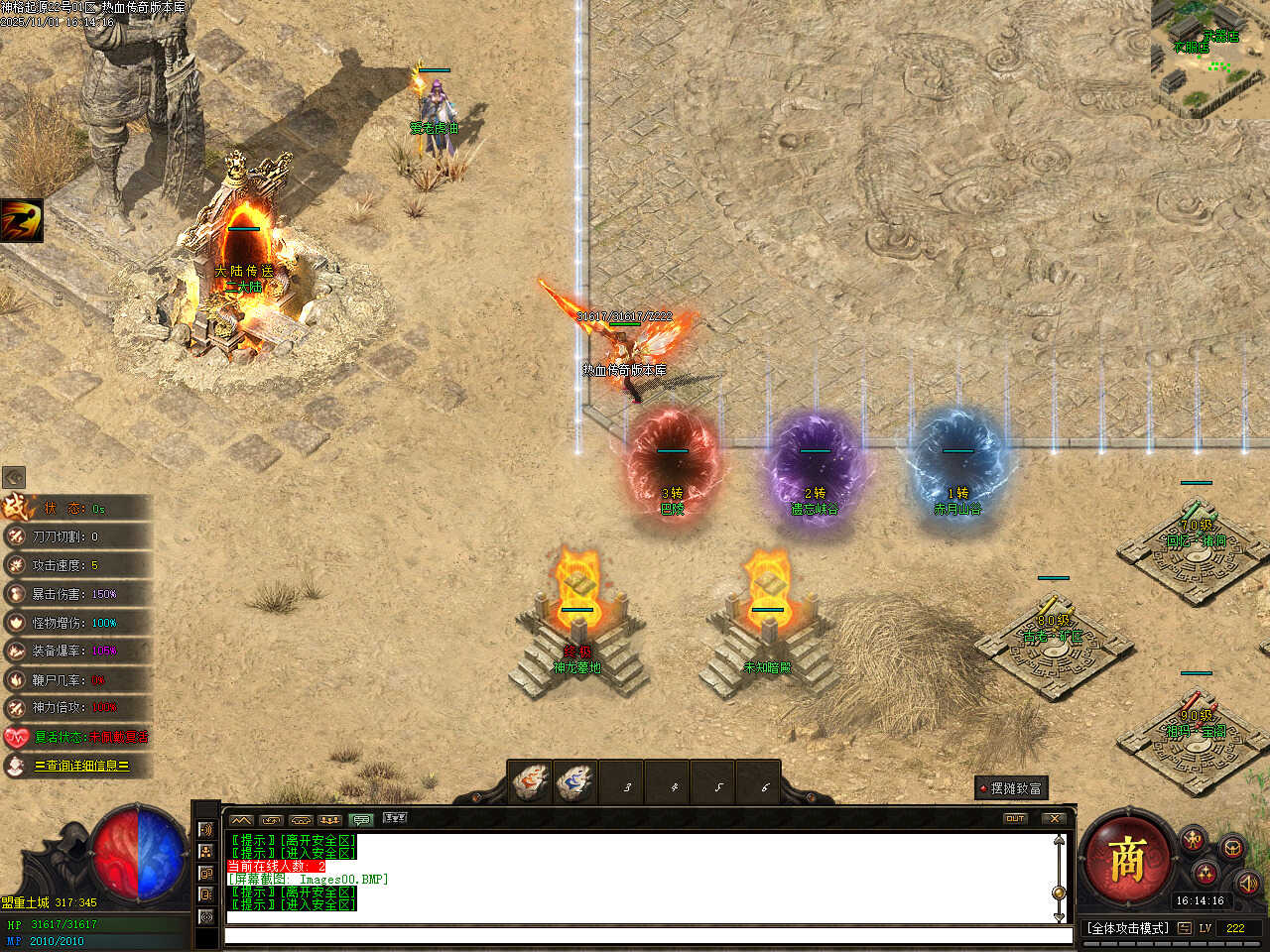This screenshot has width=1270, height=952.
Task: Use the blue potion in hotbar slot two
Action: click(576, 783)
